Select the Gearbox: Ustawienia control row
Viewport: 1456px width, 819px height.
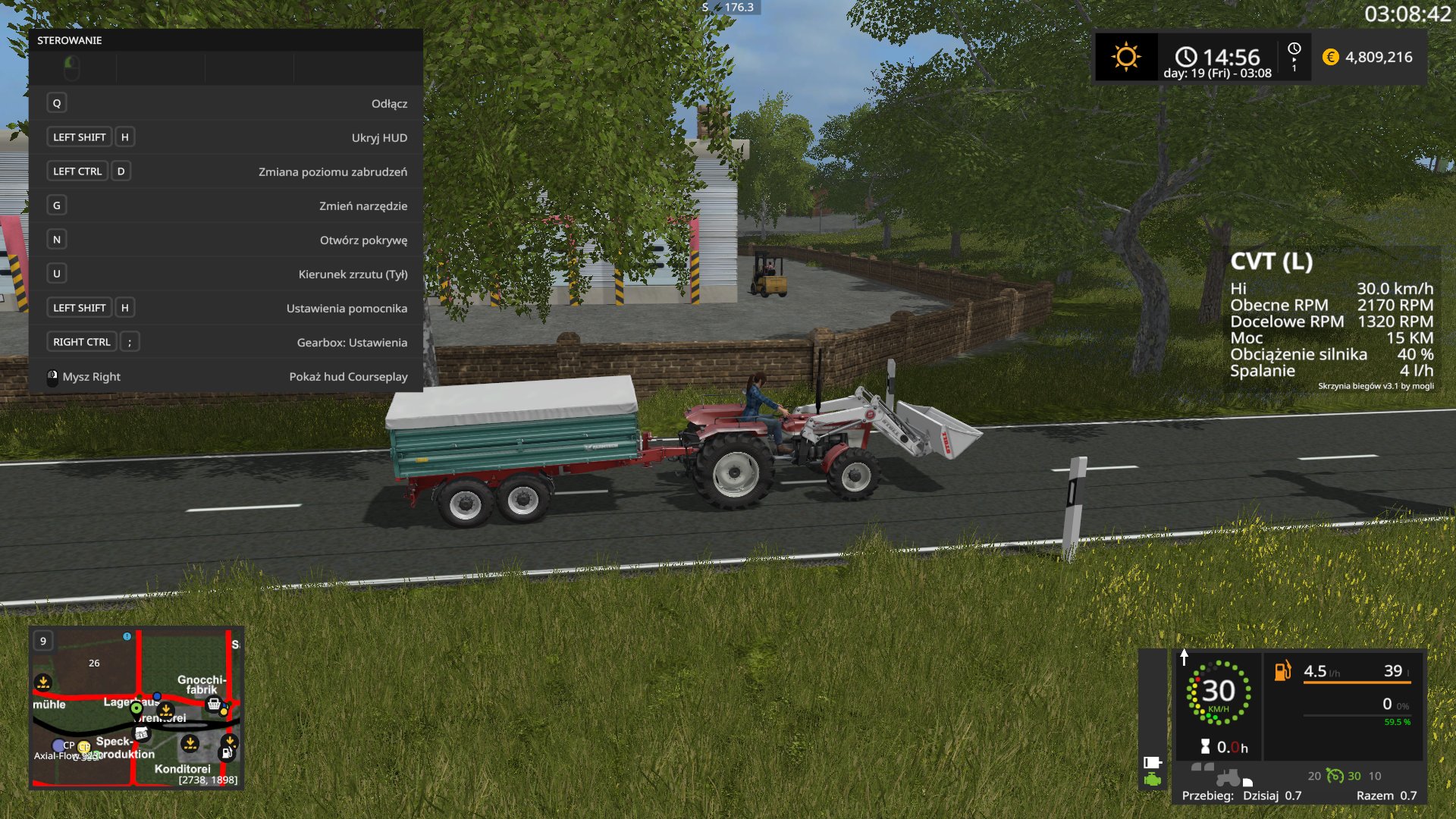click(225, 342)
